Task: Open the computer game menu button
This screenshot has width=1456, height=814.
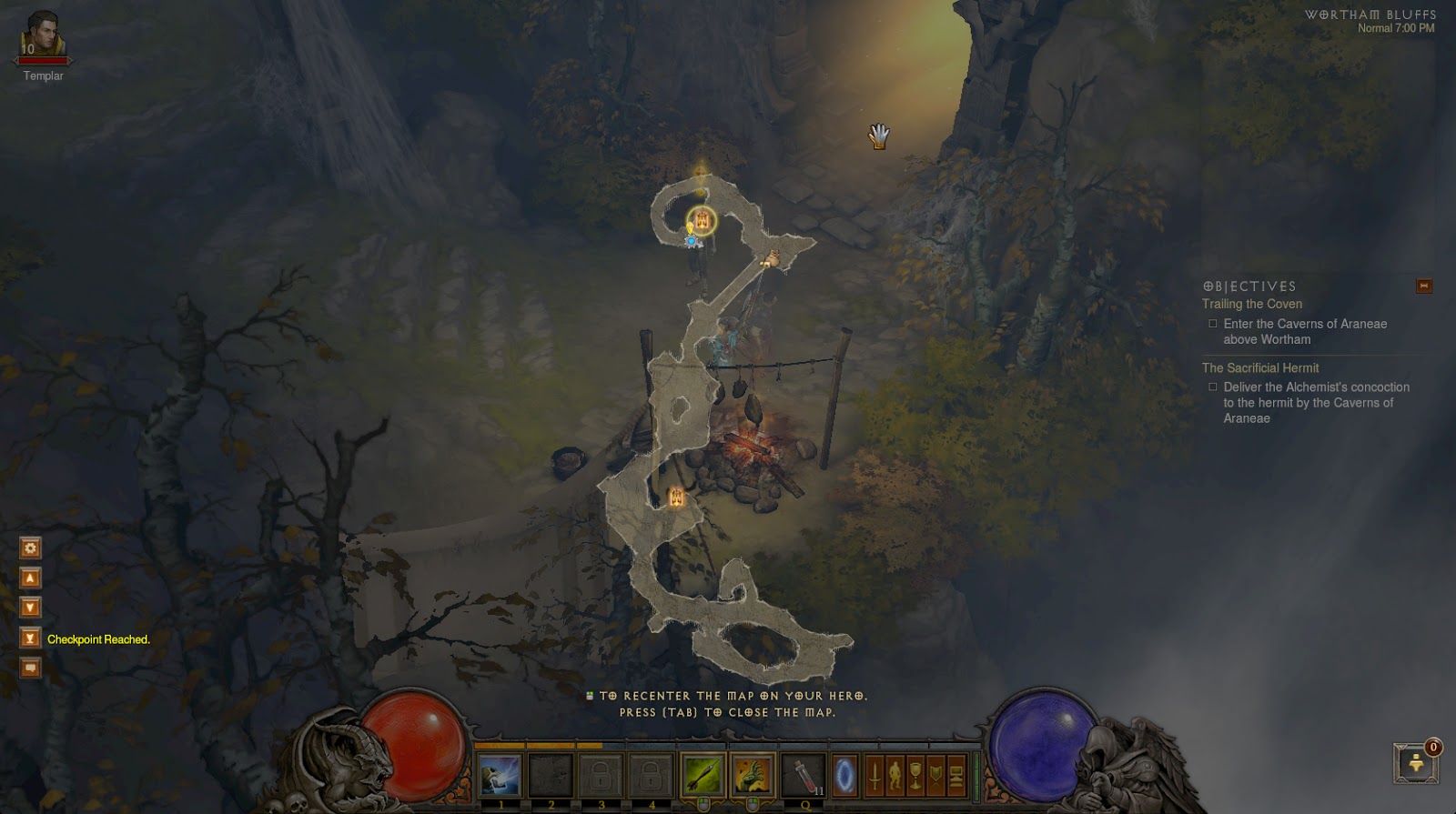Action: pyautogui.click(x=955, y=776)
